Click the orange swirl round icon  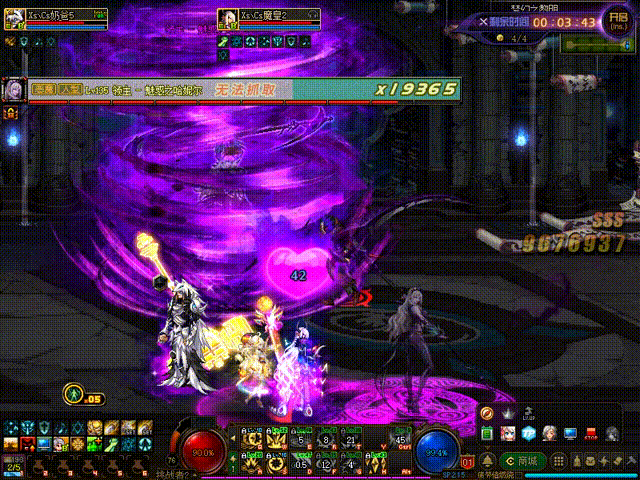coord(487,412)
